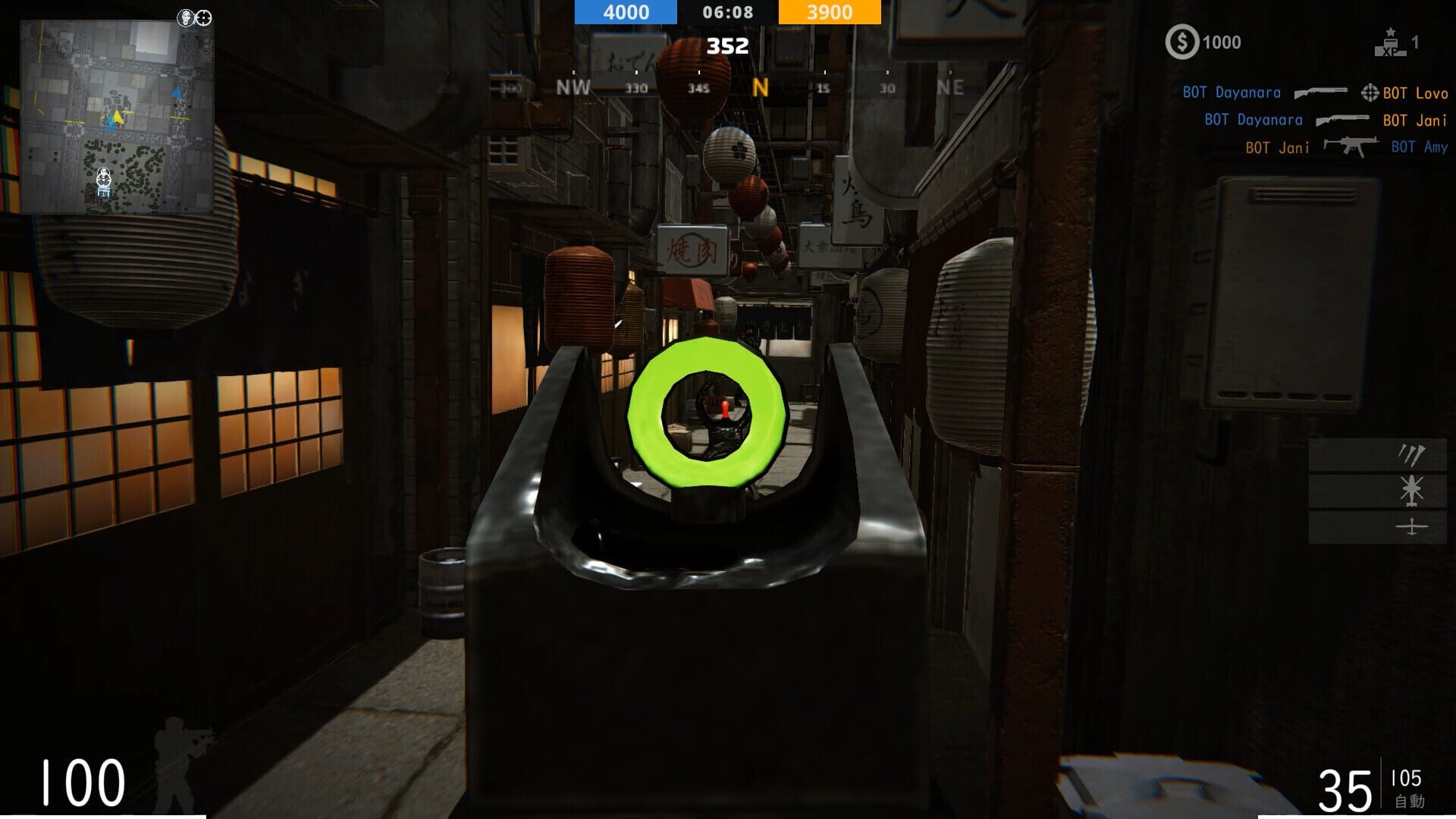This screenshot has width=1456, height=819.
Task: Click the XP rank icon showing 1
Action: click(1392, 42)
